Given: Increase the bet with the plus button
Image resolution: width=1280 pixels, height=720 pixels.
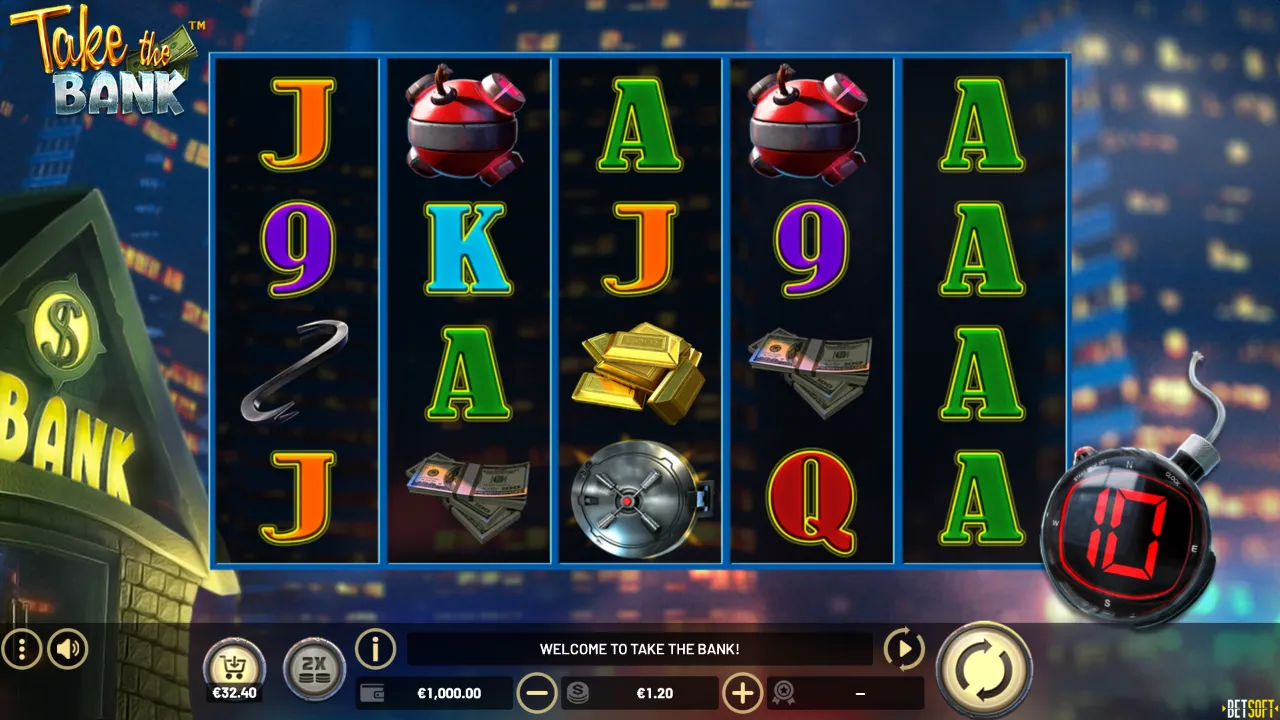Looking at the screenshot, I should pyautogui.click(x=742, y=693).
